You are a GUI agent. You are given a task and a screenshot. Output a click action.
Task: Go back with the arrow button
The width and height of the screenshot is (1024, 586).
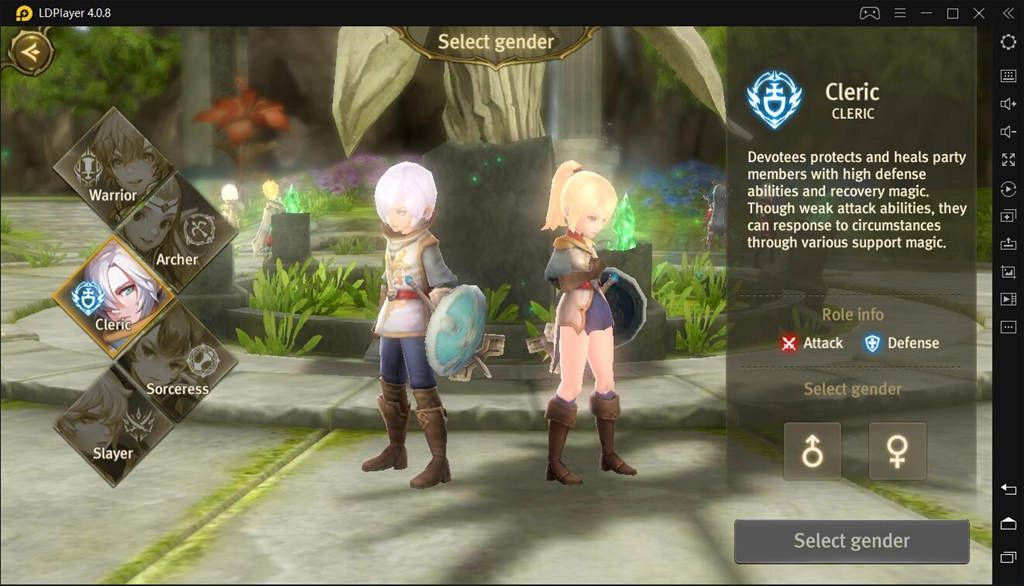click(31, 50)
